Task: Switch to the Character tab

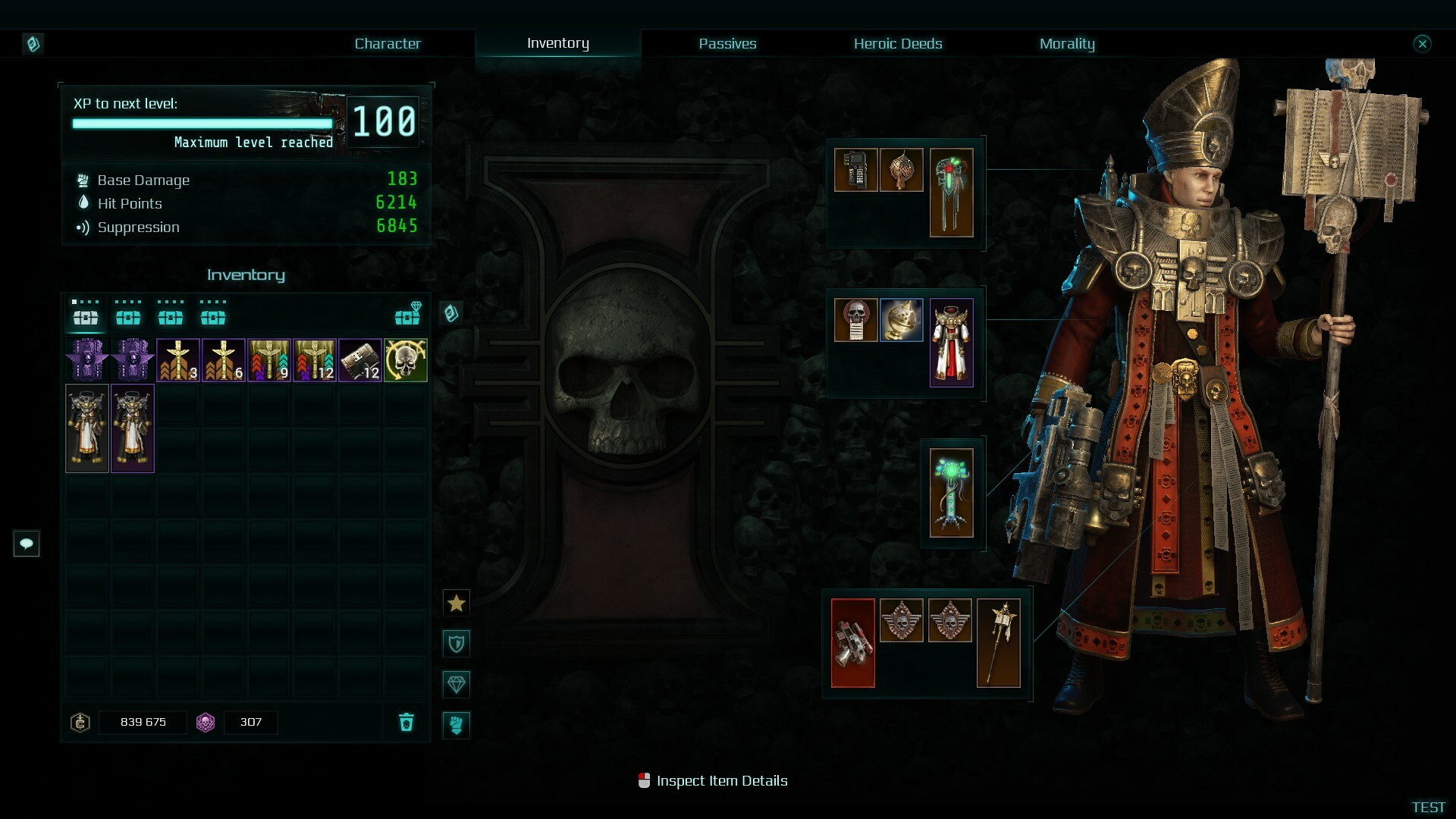Action: pos(388,43)
